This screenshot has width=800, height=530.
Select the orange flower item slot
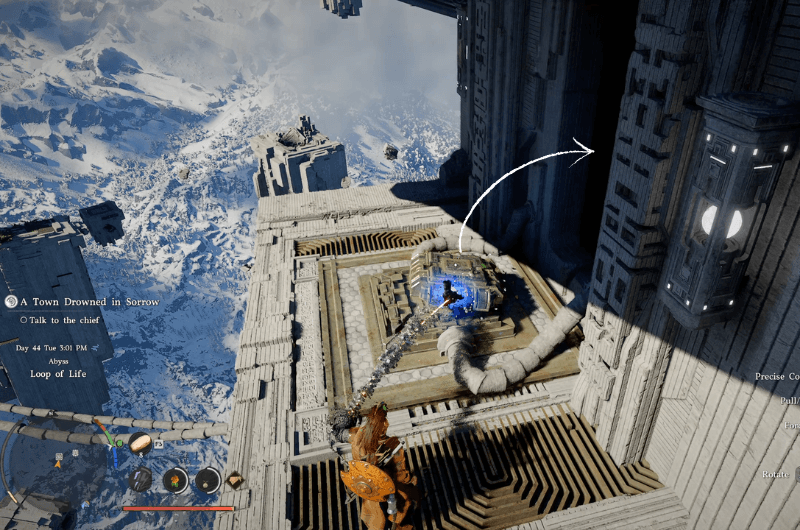pyautogui.click(x=175, y=480)
